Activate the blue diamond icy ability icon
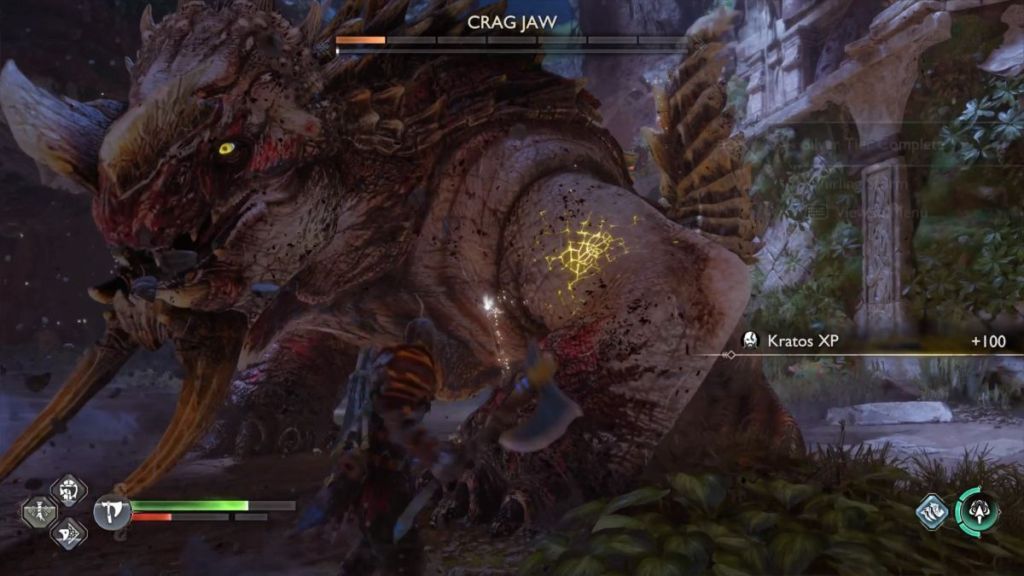This screenshot has width=1024, height=576. (933, 512)
